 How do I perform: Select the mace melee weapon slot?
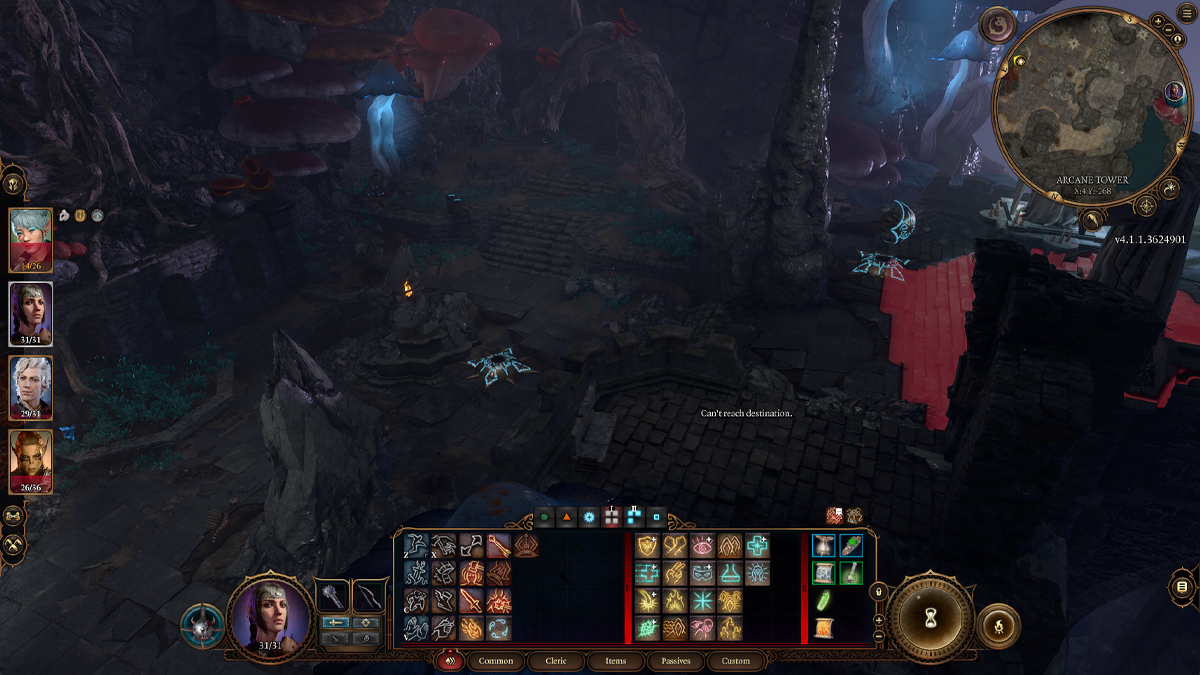[331, 596]
